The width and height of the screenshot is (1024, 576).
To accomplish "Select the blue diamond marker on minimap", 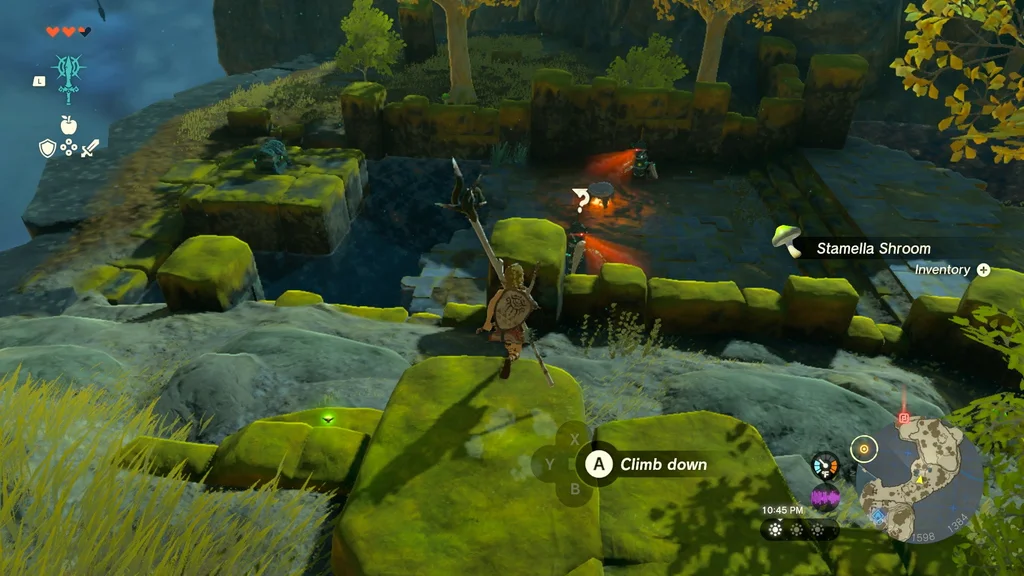I will pos(879,516).
